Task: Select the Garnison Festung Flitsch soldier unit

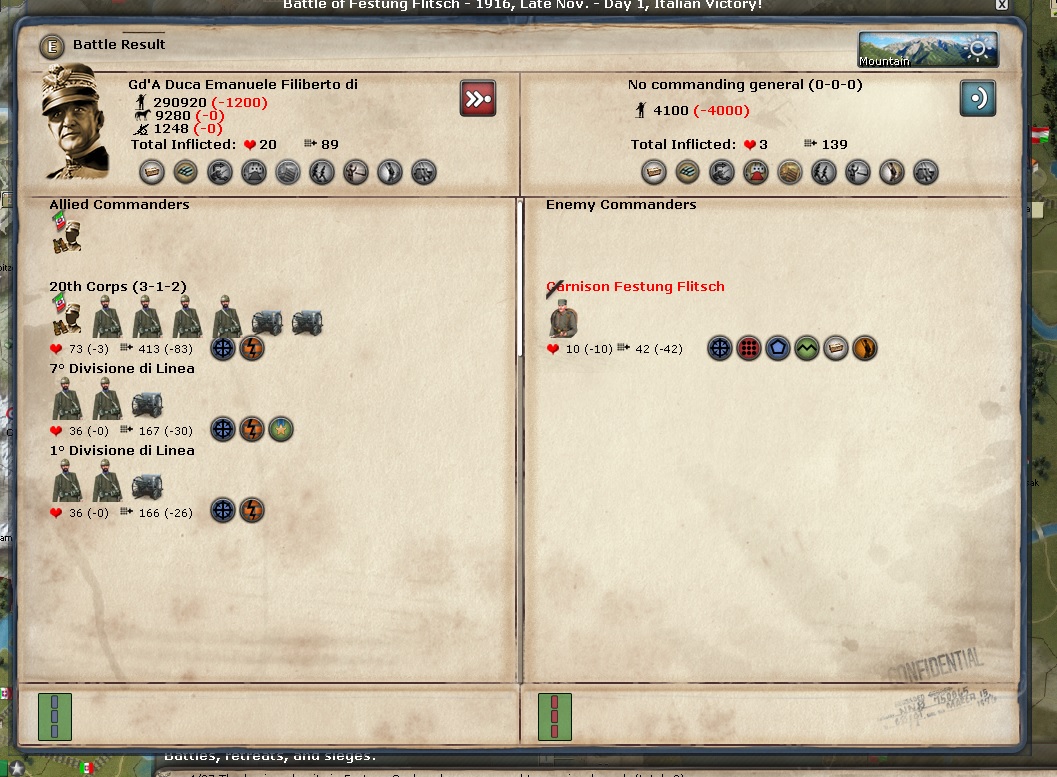Action: (563, 319)
